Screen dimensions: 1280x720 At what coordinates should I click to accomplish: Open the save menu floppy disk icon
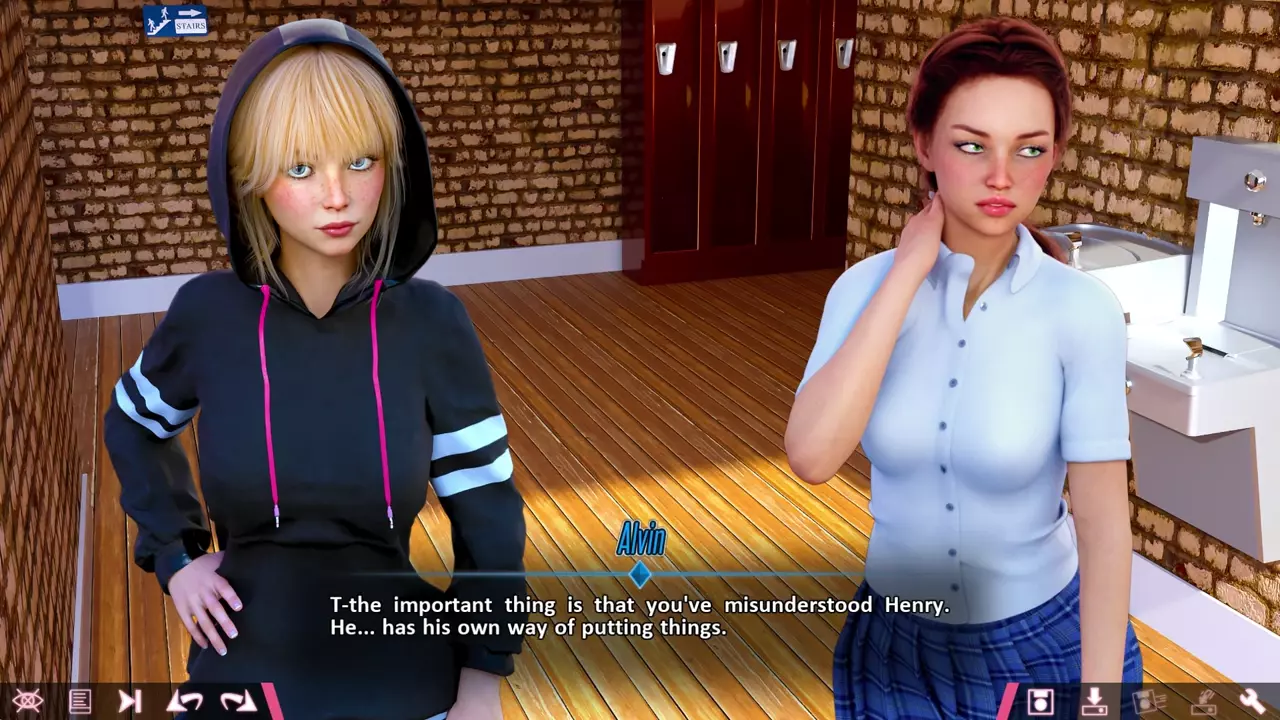point(1041,701)
